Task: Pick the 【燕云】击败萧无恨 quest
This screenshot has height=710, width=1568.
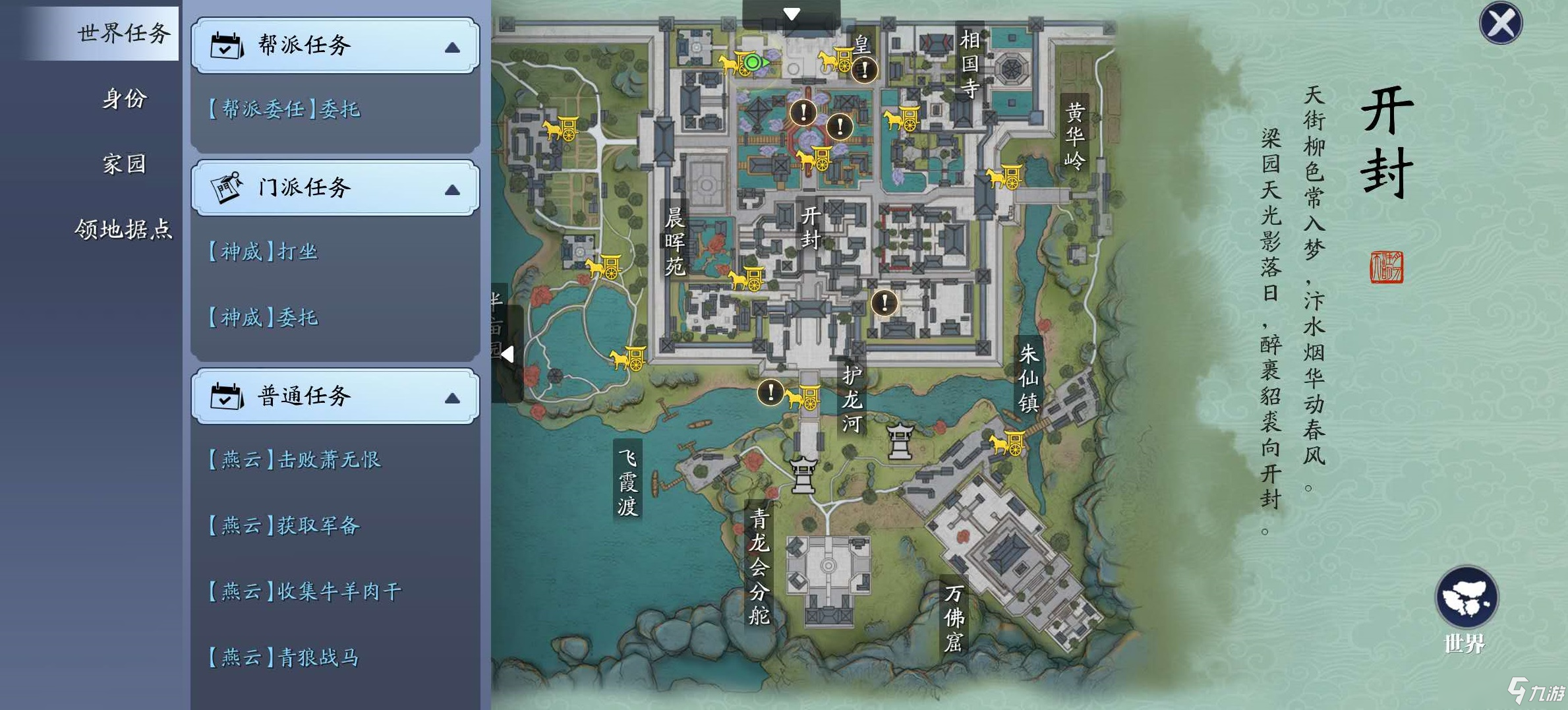Action: coord(295,459)
